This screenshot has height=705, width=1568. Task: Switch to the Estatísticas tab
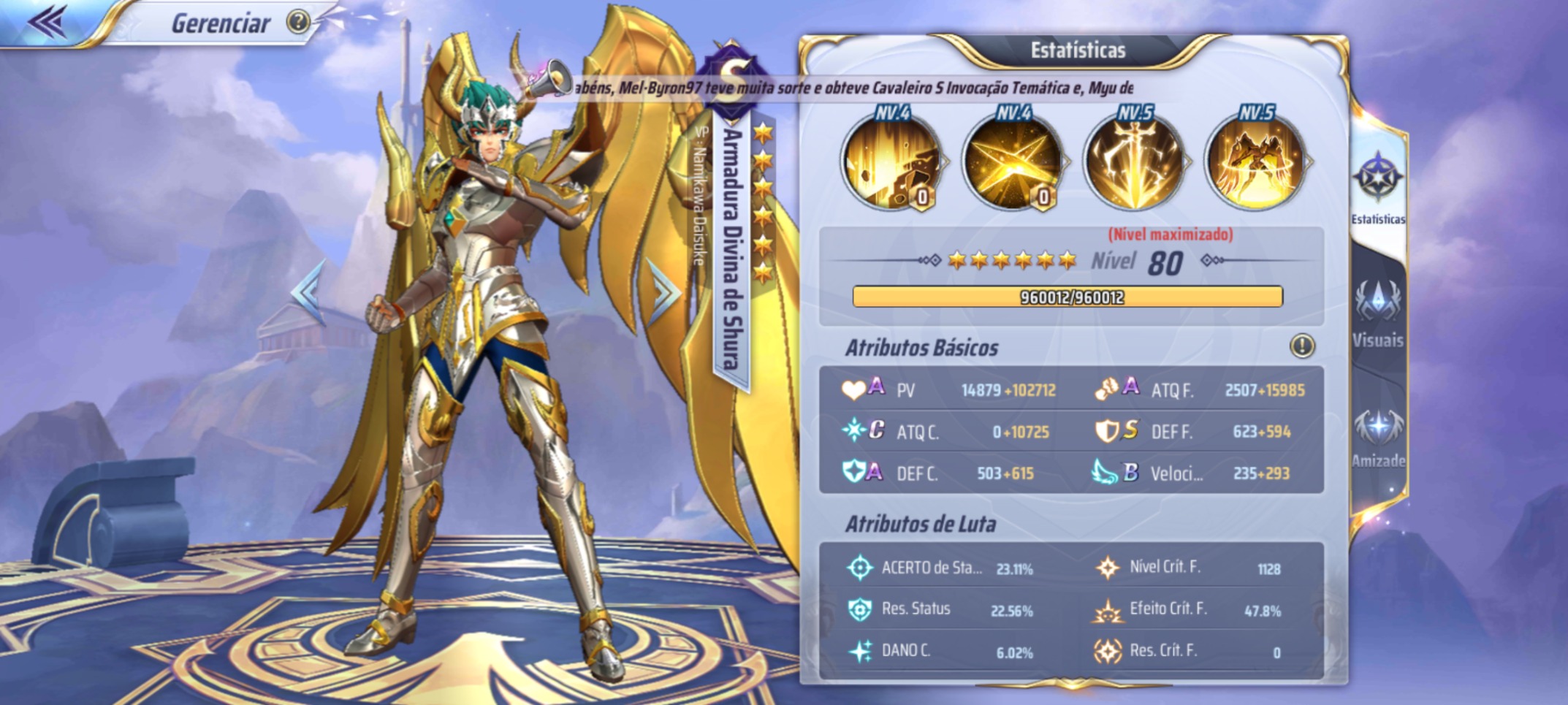tap(1377, 188)
